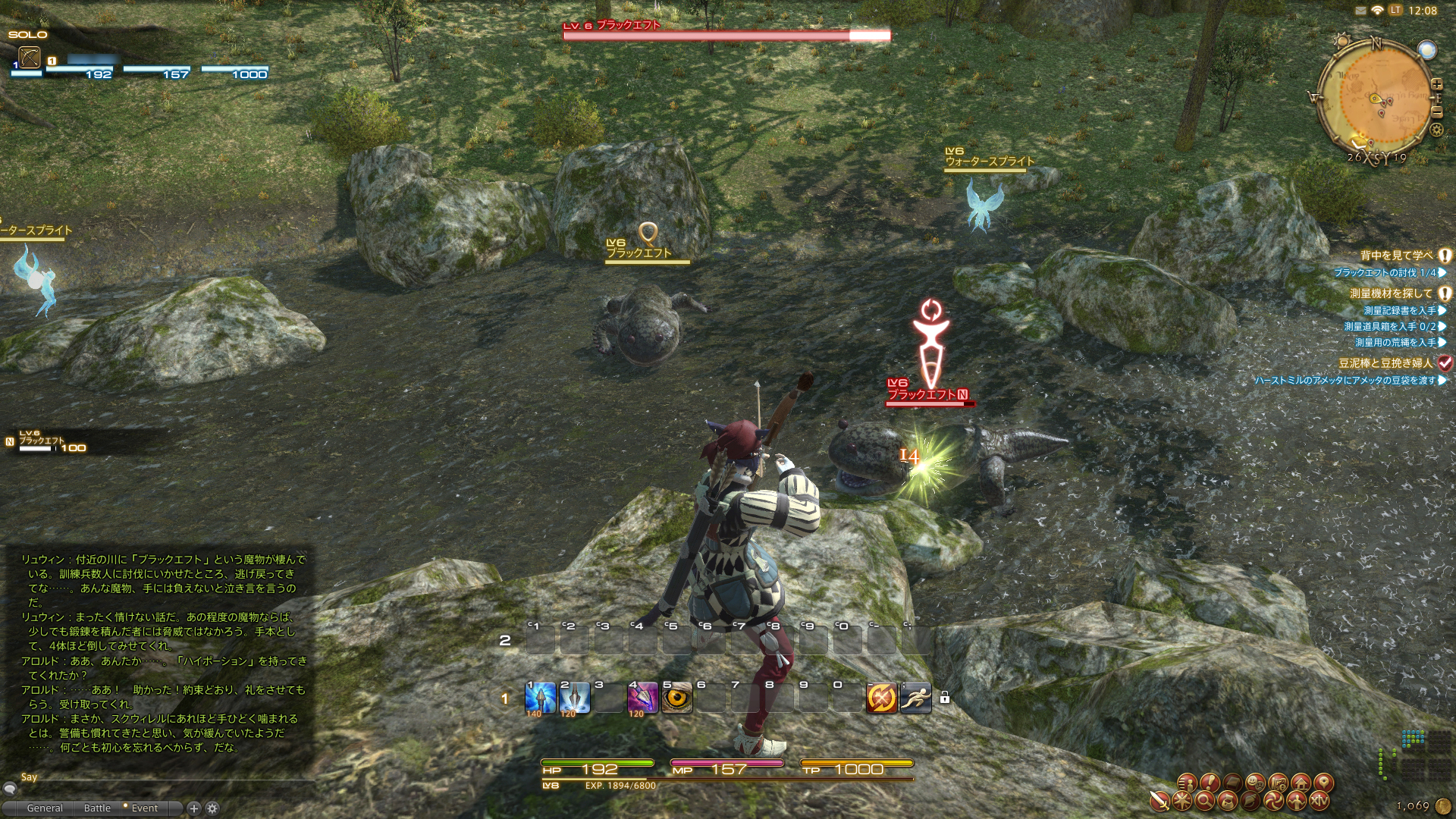Open chat log settings gear
Screen dimensions: 1456x819
tap(212, 808)
